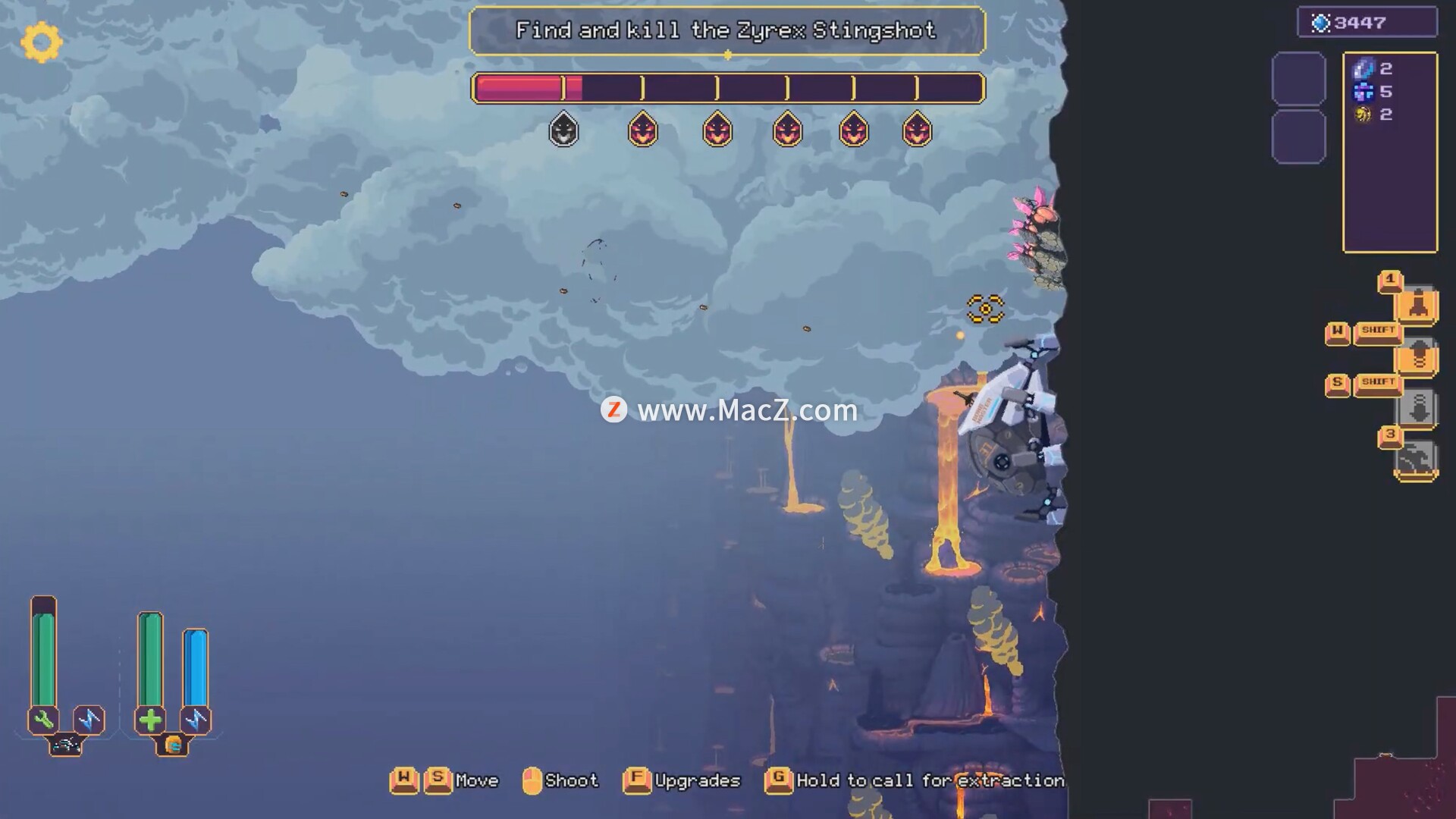This screenshot has height=819, width=1456.
Task: Select the grayed-out first wave marker
Action: (x=563, y=130)
